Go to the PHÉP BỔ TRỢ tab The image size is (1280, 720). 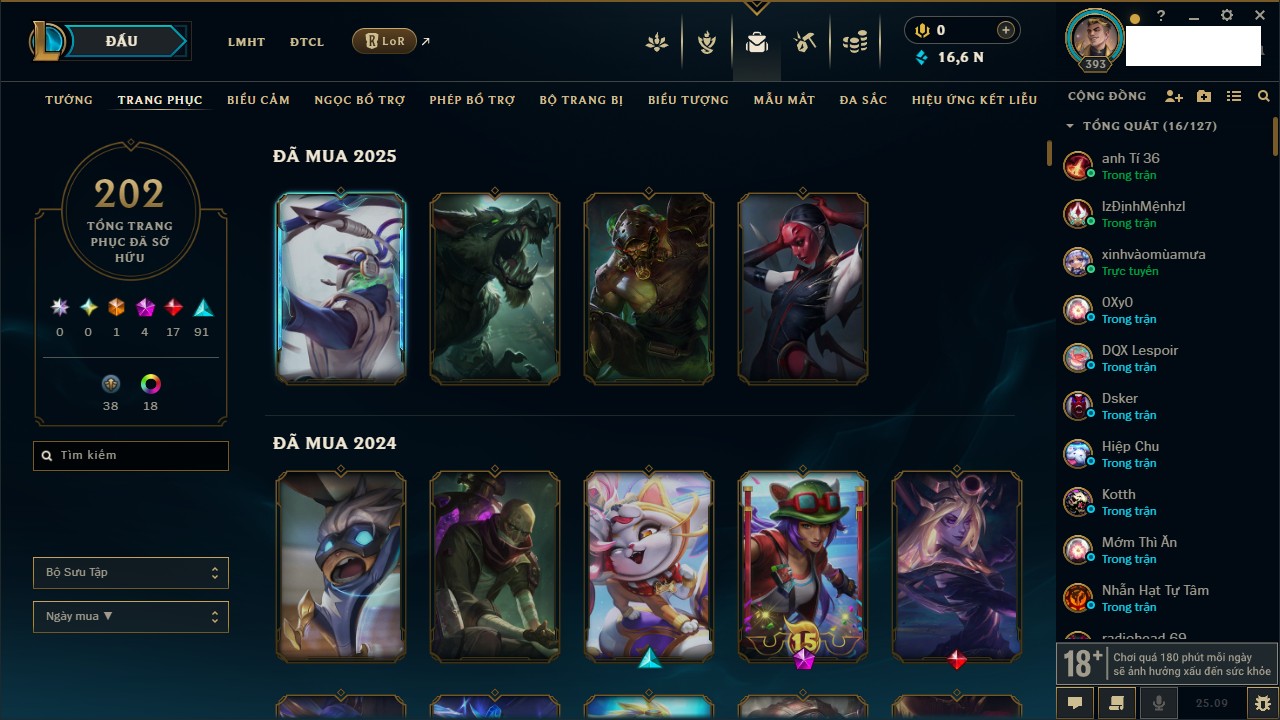coord(472,100)
